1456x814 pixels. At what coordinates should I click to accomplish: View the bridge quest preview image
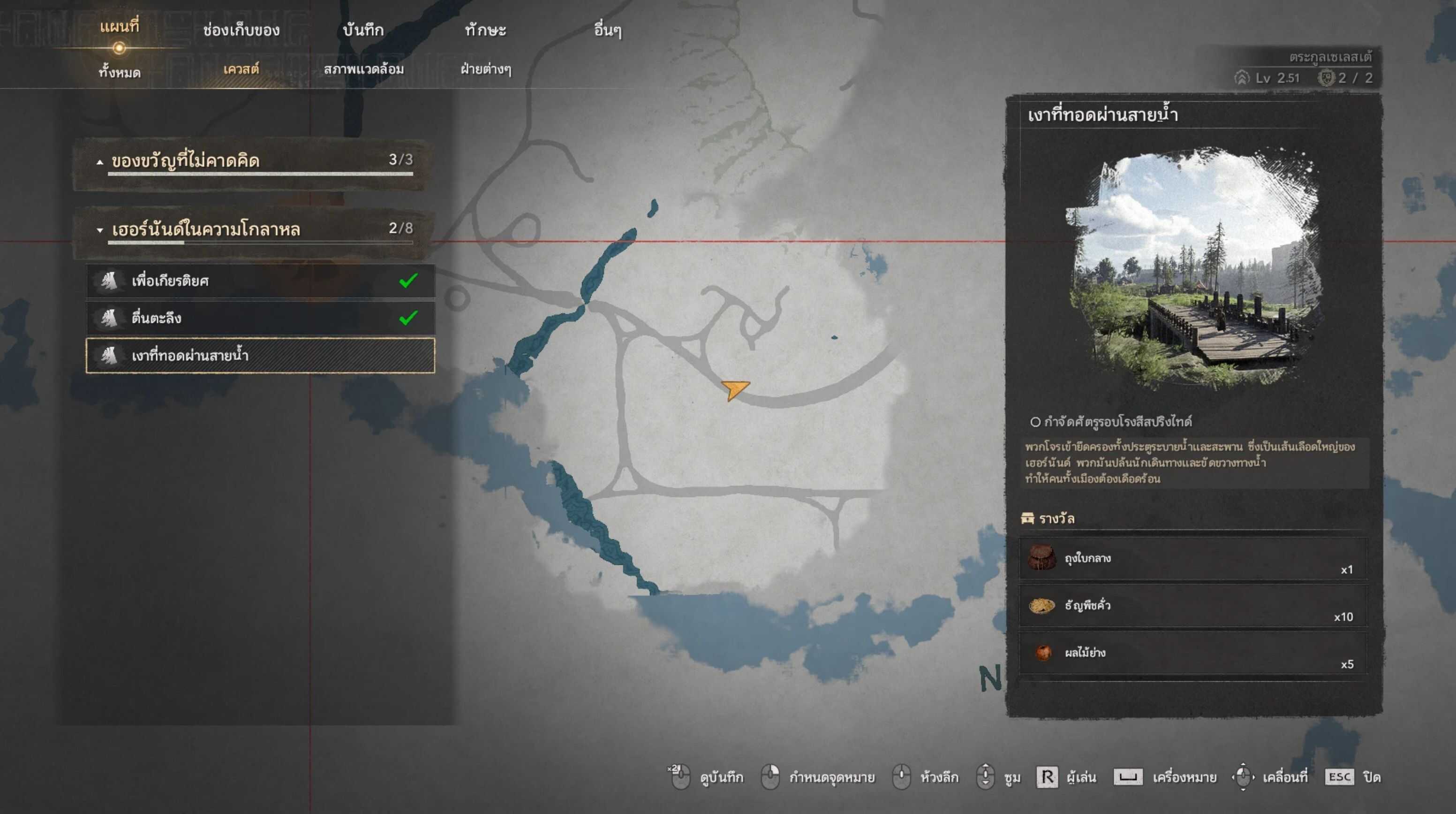(x=1192, y=269)
